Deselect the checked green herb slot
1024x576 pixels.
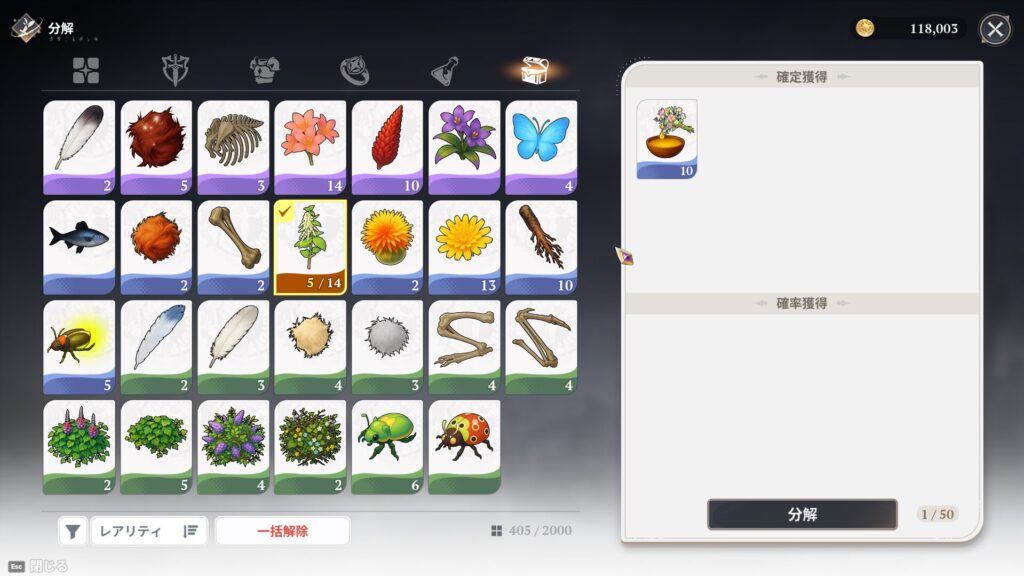310,247
